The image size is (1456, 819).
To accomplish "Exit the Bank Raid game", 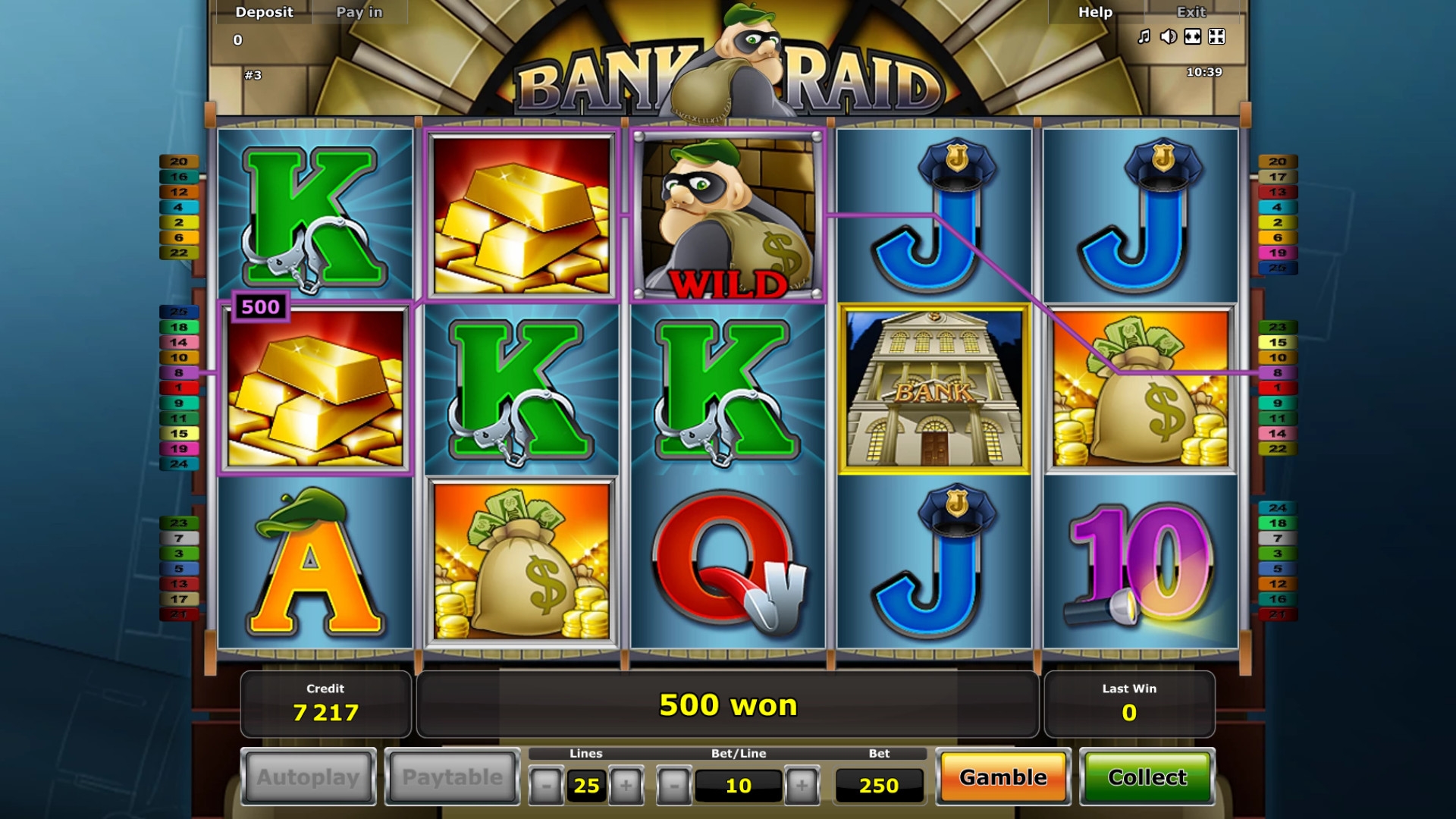I will coord(1191,12).
